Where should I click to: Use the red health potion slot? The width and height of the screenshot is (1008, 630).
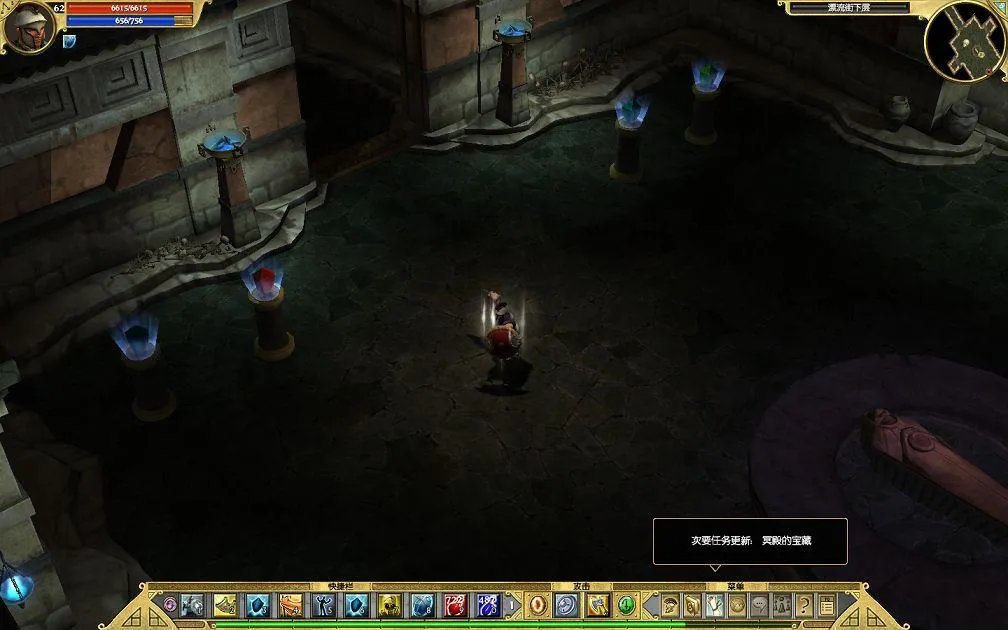[455, 605]
